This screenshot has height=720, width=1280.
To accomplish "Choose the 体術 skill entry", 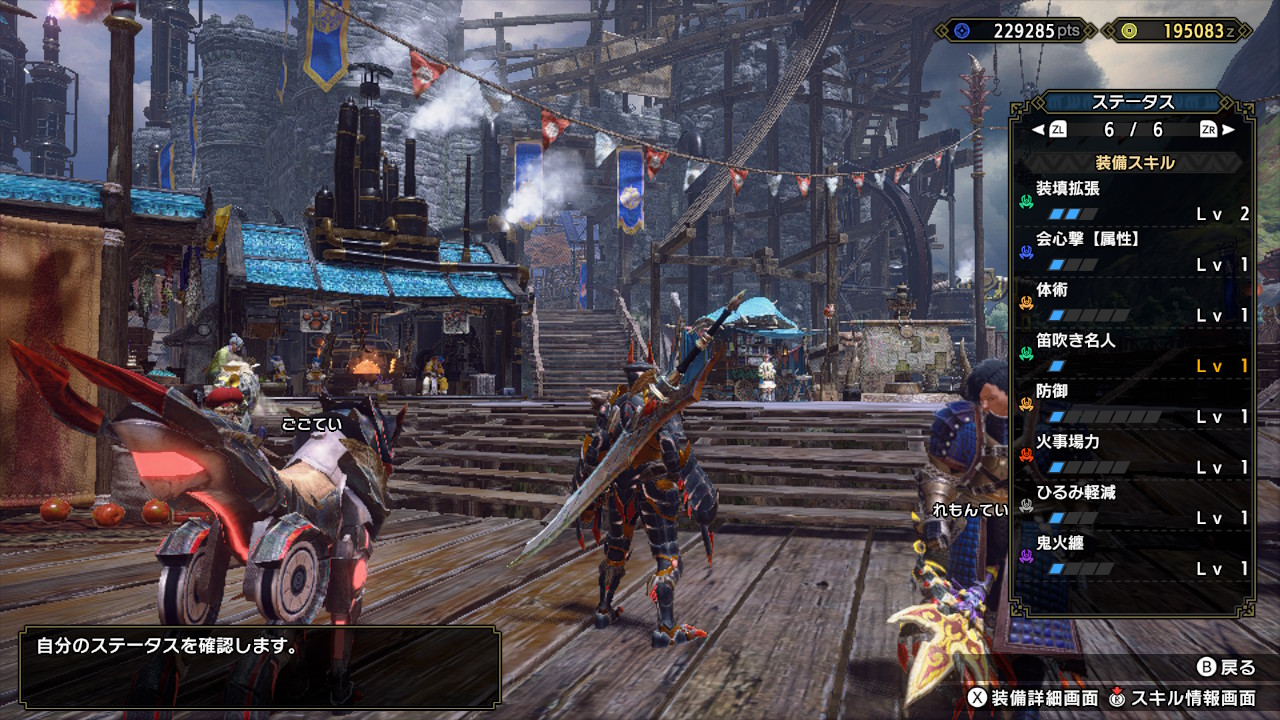I will (1134, 303).
